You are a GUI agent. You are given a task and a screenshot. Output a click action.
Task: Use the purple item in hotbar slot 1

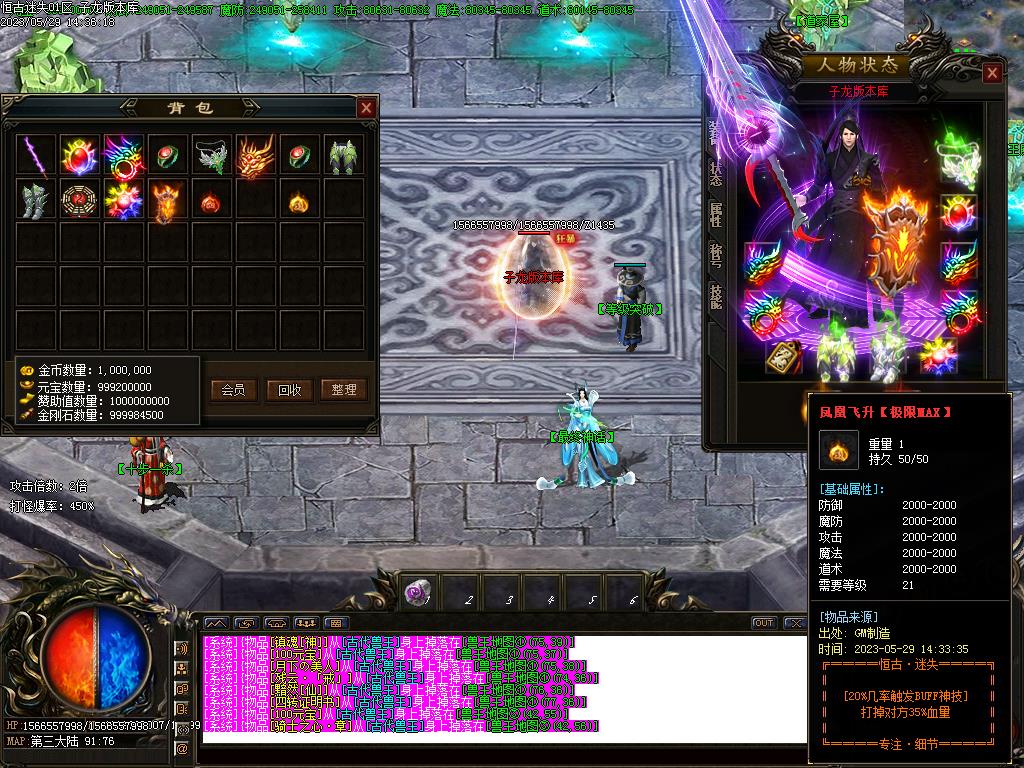(x=418, y=593)
